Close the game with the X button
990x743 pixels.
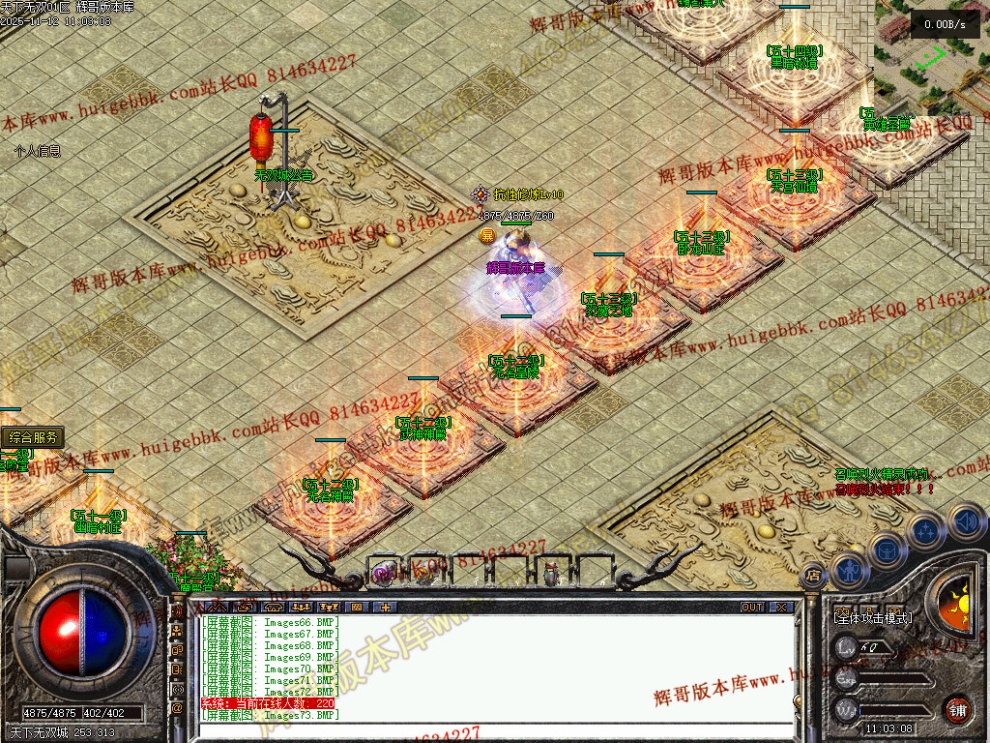780,606
